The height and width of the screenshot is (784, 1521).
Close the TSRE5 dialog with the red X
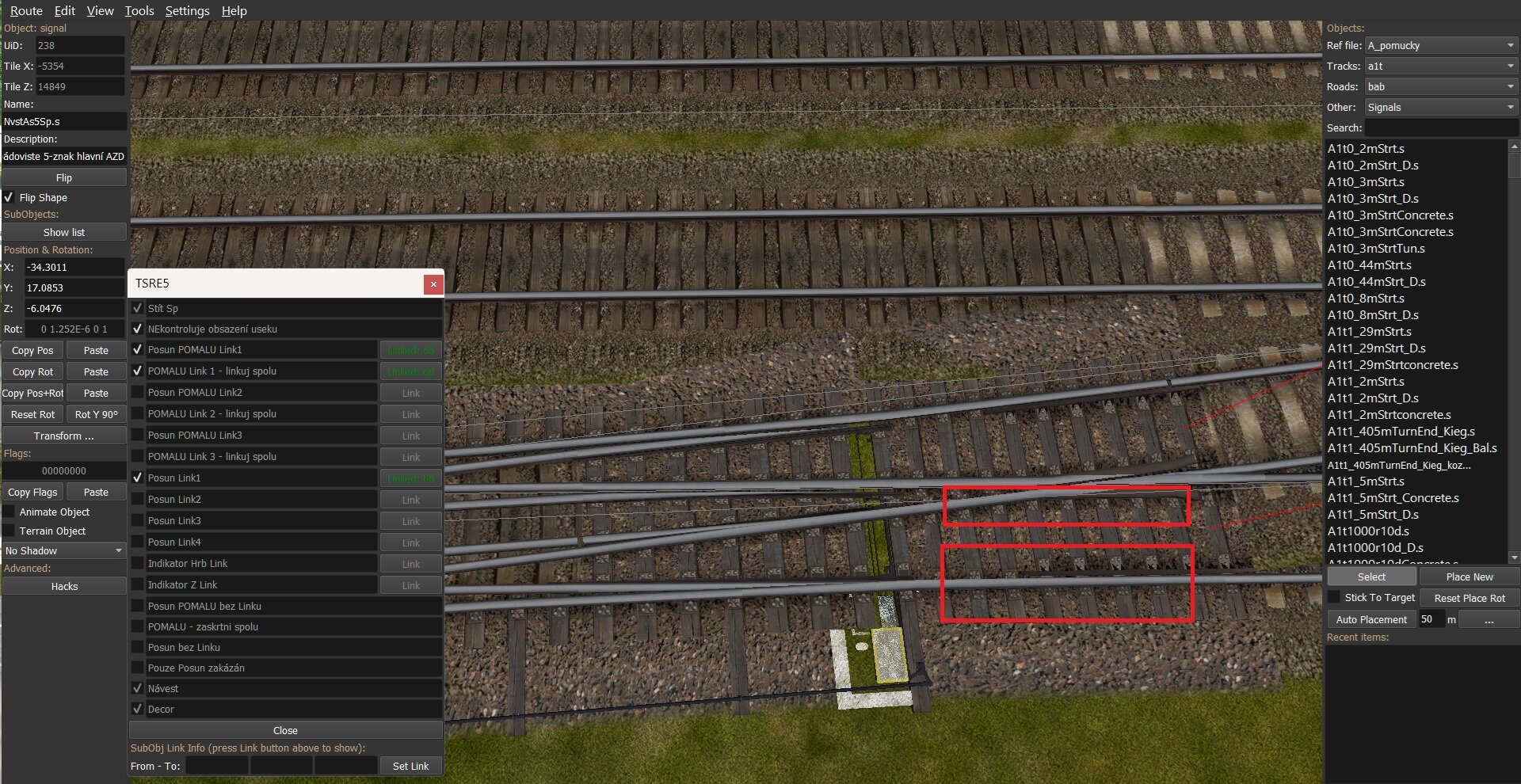[x=433, y=284]
